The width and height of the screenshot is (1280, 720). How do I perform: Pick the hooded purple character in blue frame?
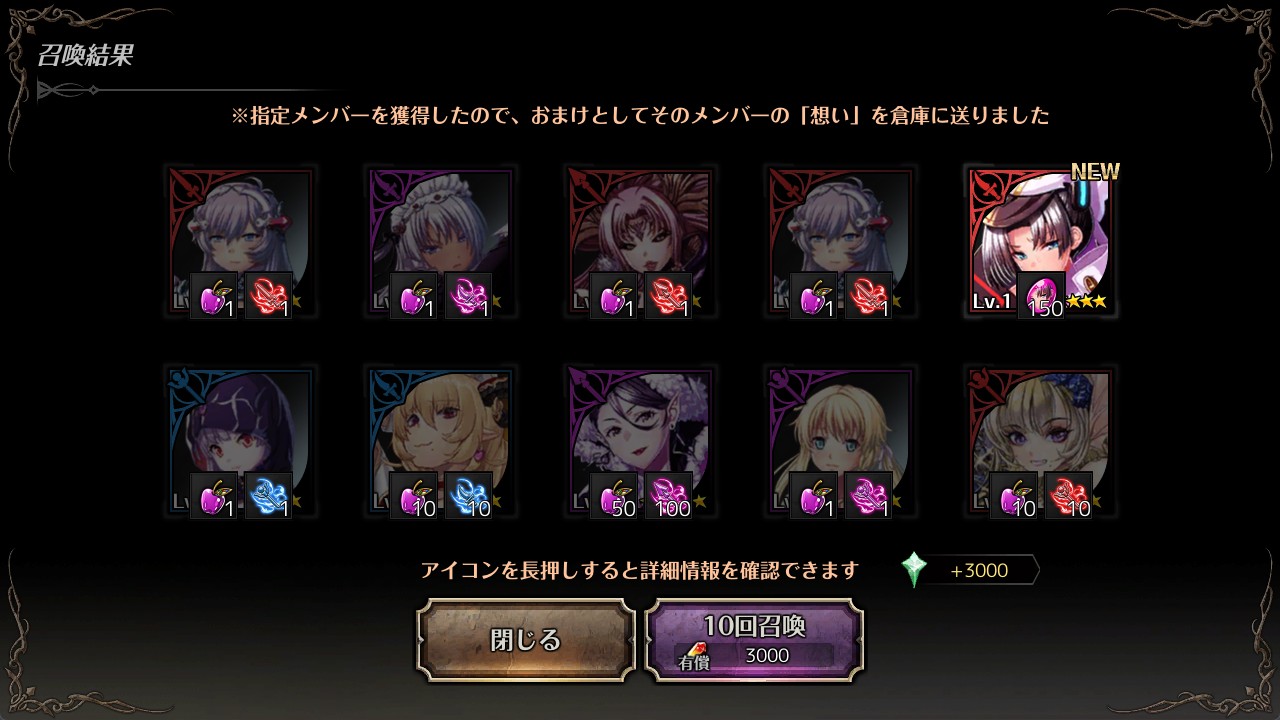(240, 442)
